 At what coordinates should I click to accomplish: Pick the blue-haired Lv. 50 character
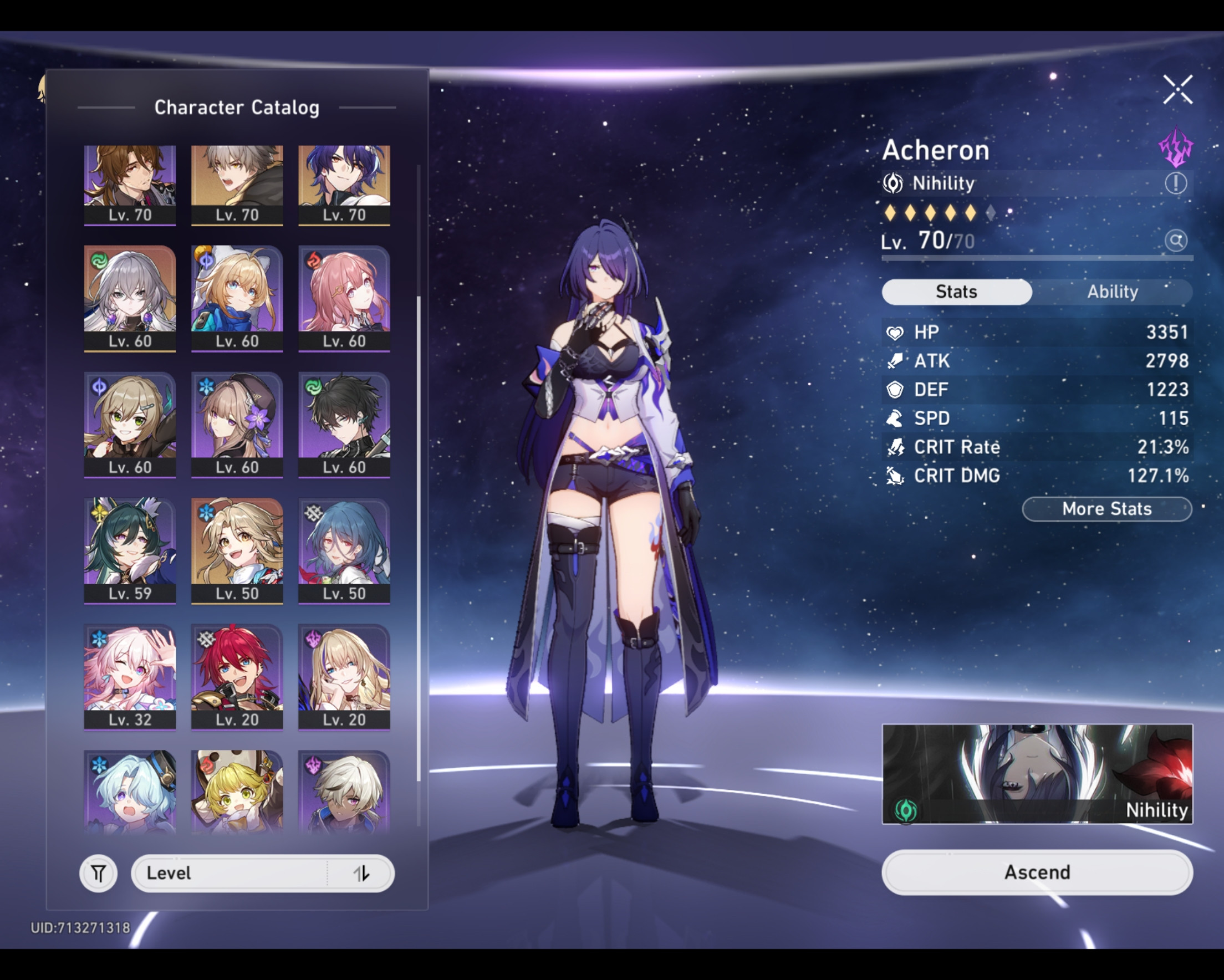coord(344,550)
